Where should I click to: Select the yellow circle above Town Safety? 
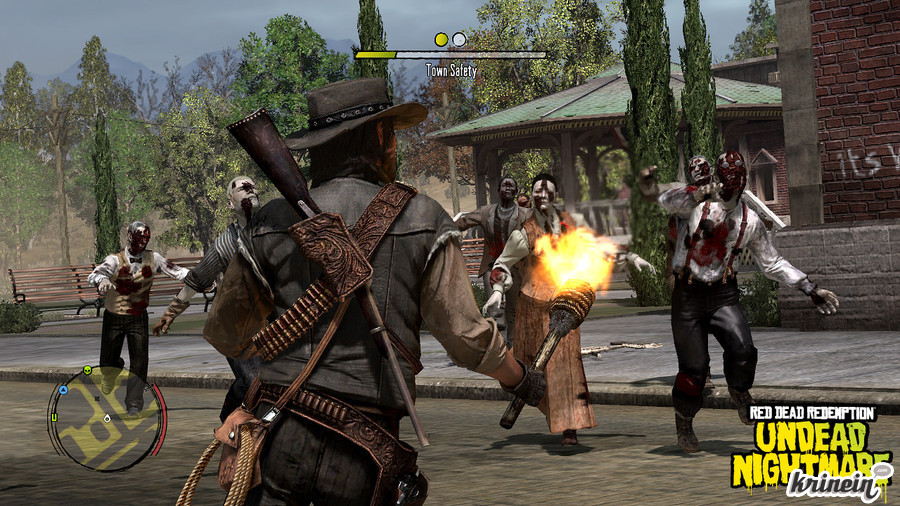[x=441, y=39]
